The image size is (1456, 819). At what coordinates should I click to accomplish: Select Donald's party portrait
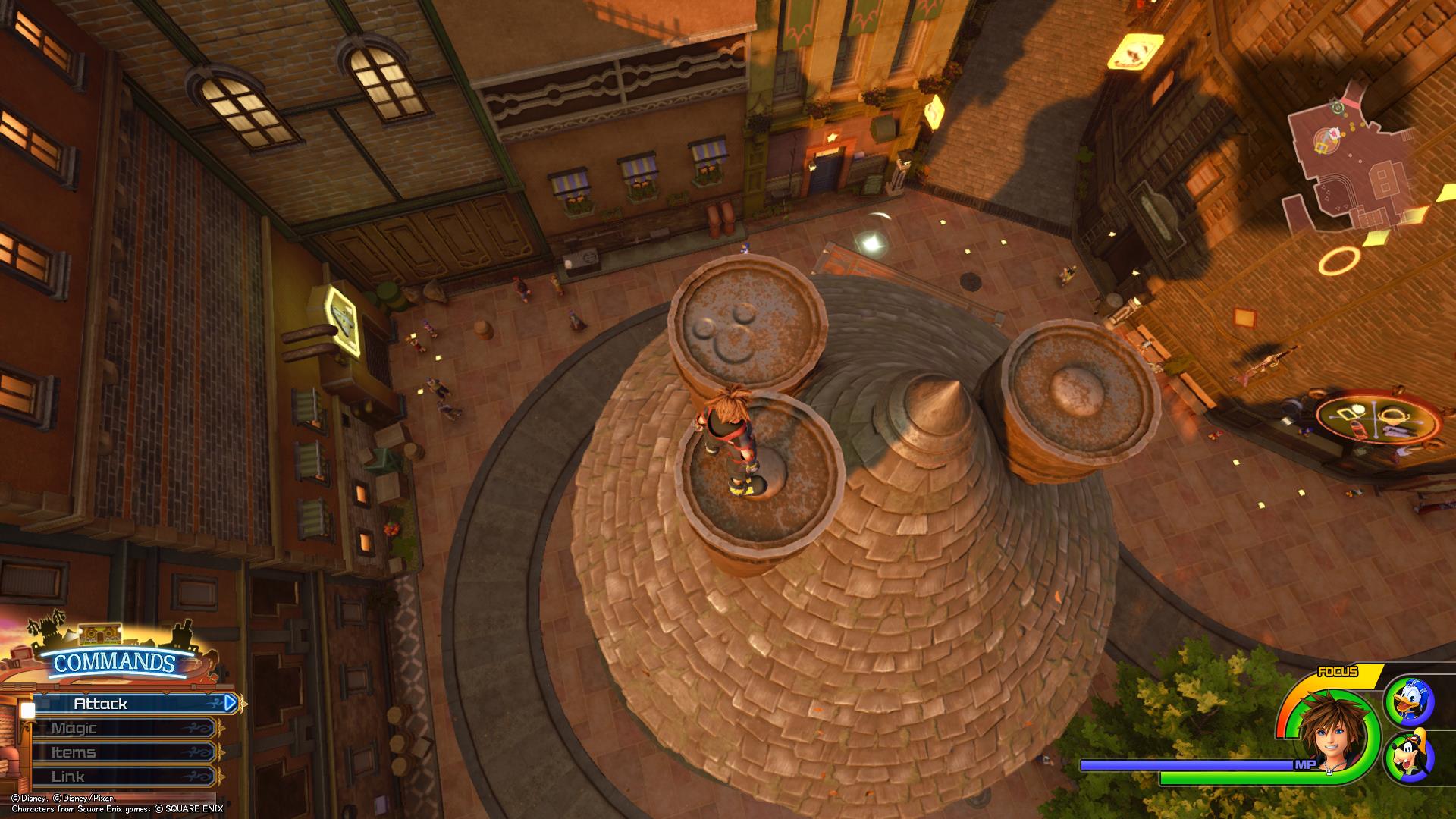pos(1409,702)
